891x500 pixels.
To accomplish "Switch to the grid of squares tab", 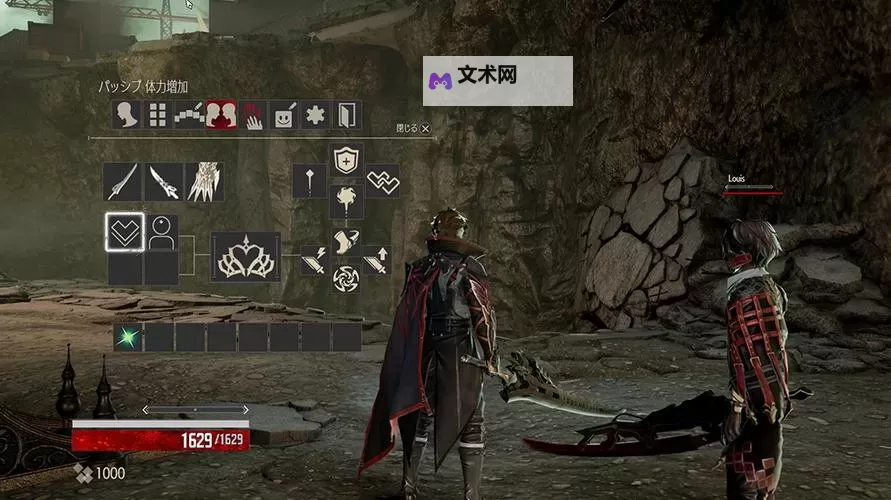I will pyautogui.click(x=157, y=115).
